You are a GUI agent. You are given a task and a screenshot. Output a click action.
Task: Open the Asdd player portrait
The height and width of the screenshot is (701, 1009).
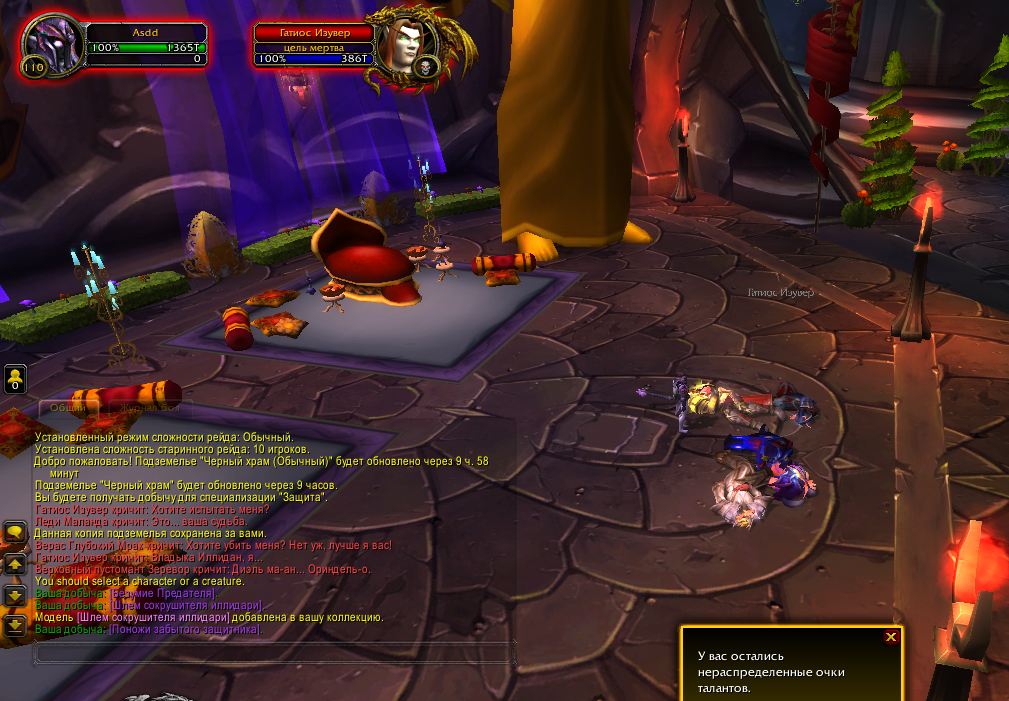click(x=46, y=47)
